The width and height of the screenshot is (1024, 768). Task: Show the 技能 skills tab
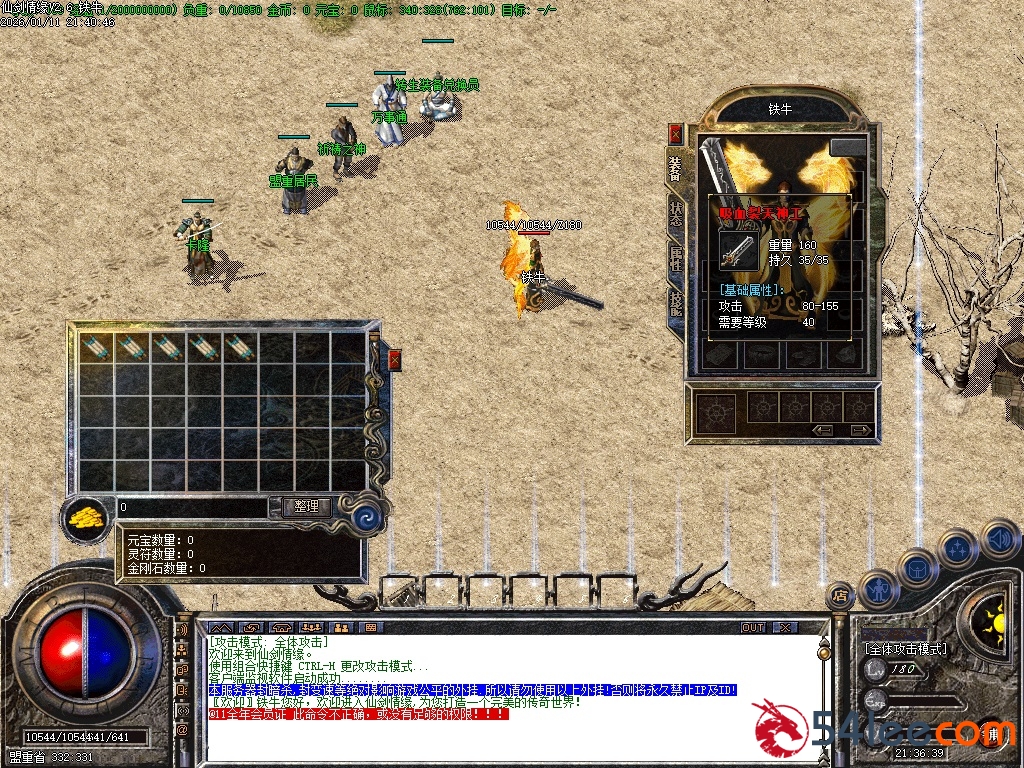(x=676, y=301)
